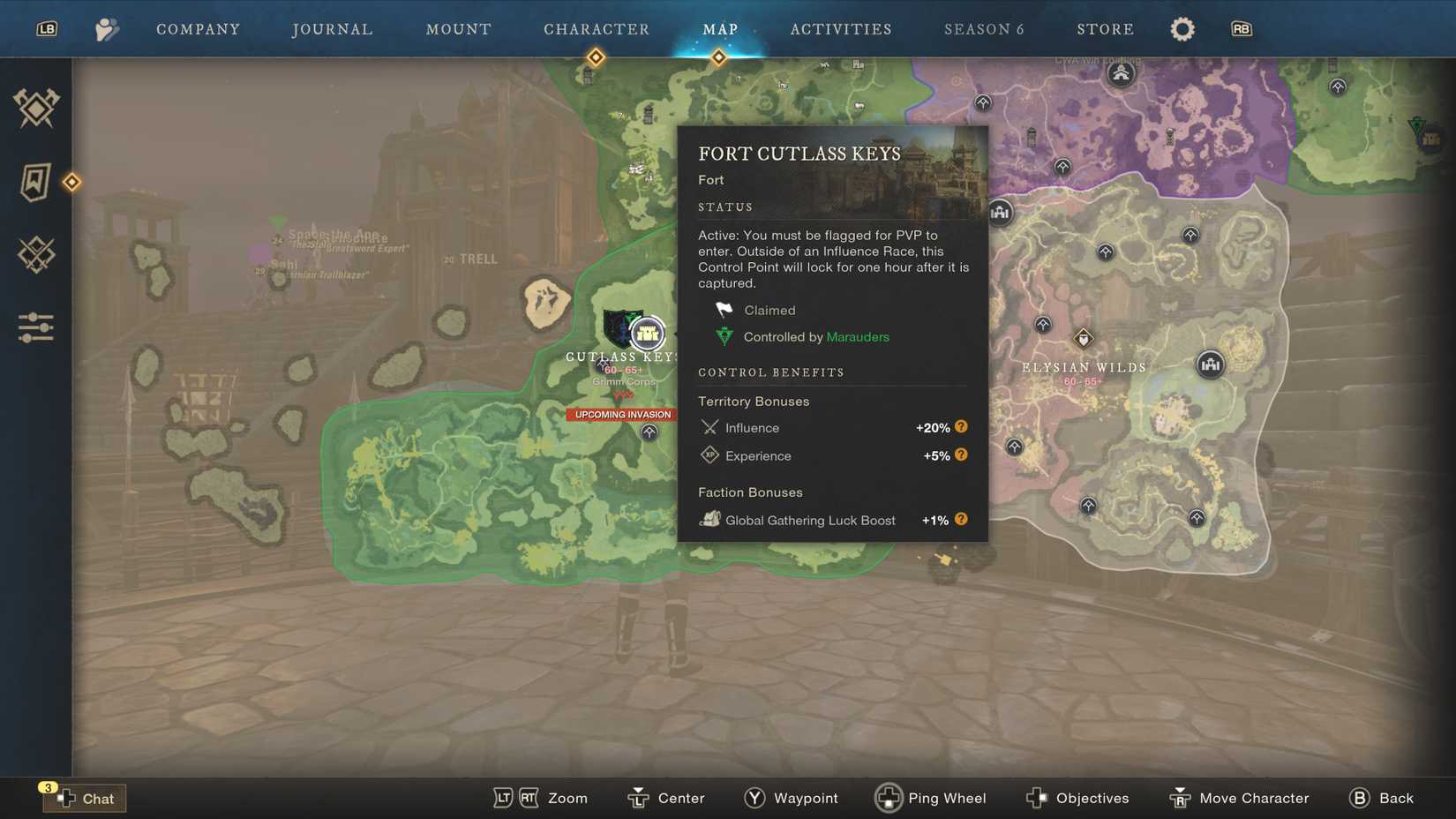1456x819 pixels.
Task: Click the crossed-swords faction sidebar icon
Action: pyautogui.click(x=35, y=255)
